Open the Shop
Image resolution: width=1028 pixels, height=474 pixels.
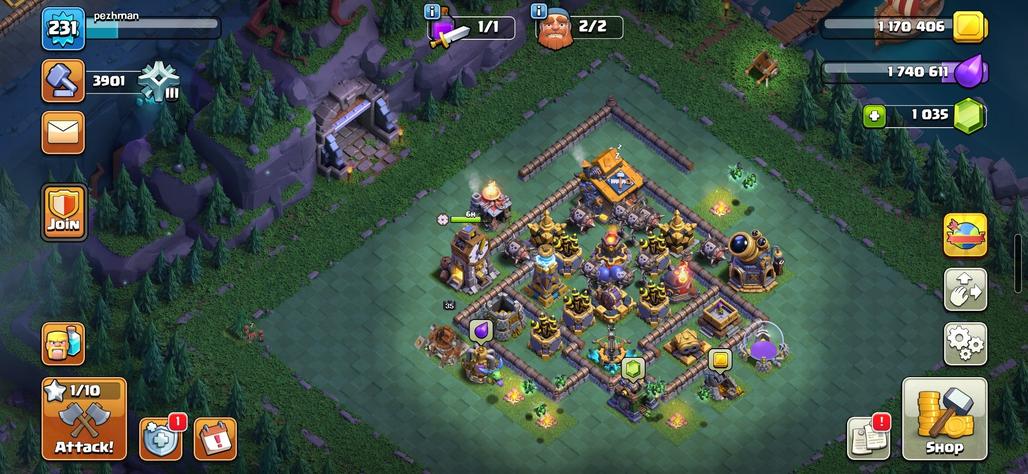pos(944,419)
